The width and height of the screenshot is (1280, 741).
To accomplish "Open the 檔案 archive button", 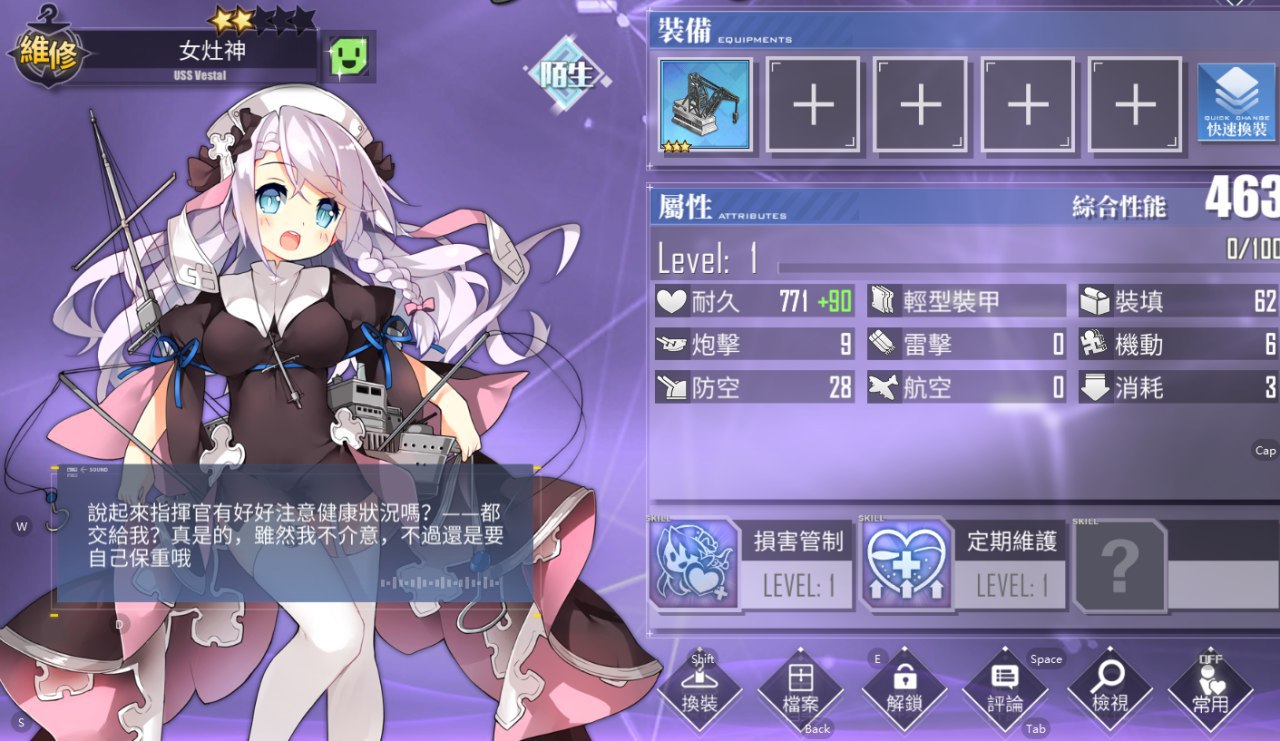I will pyautogui.click(x=801, y=692).
